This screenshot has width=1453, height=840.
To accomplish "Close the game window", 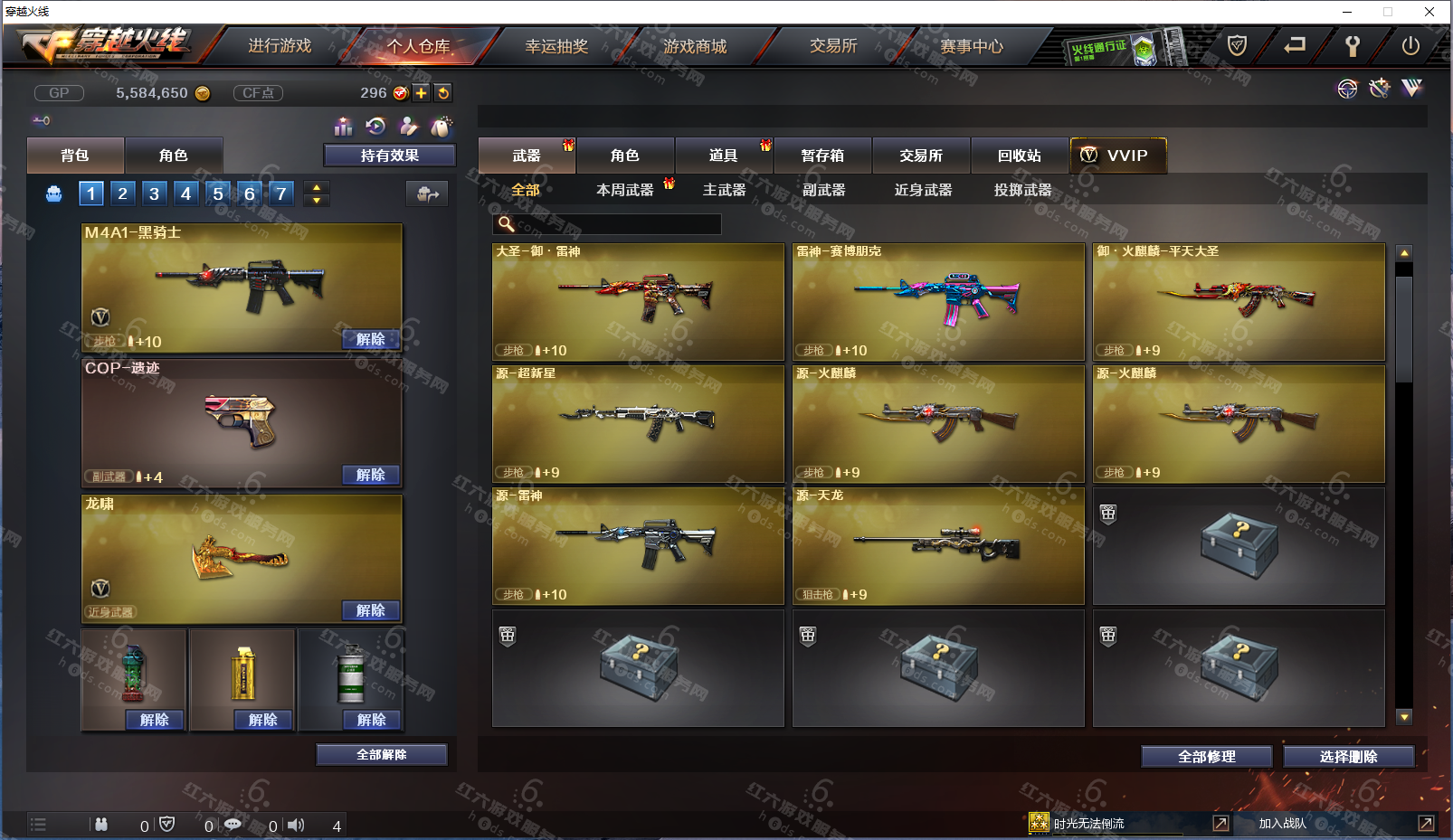I will (x=1429, y=12).
